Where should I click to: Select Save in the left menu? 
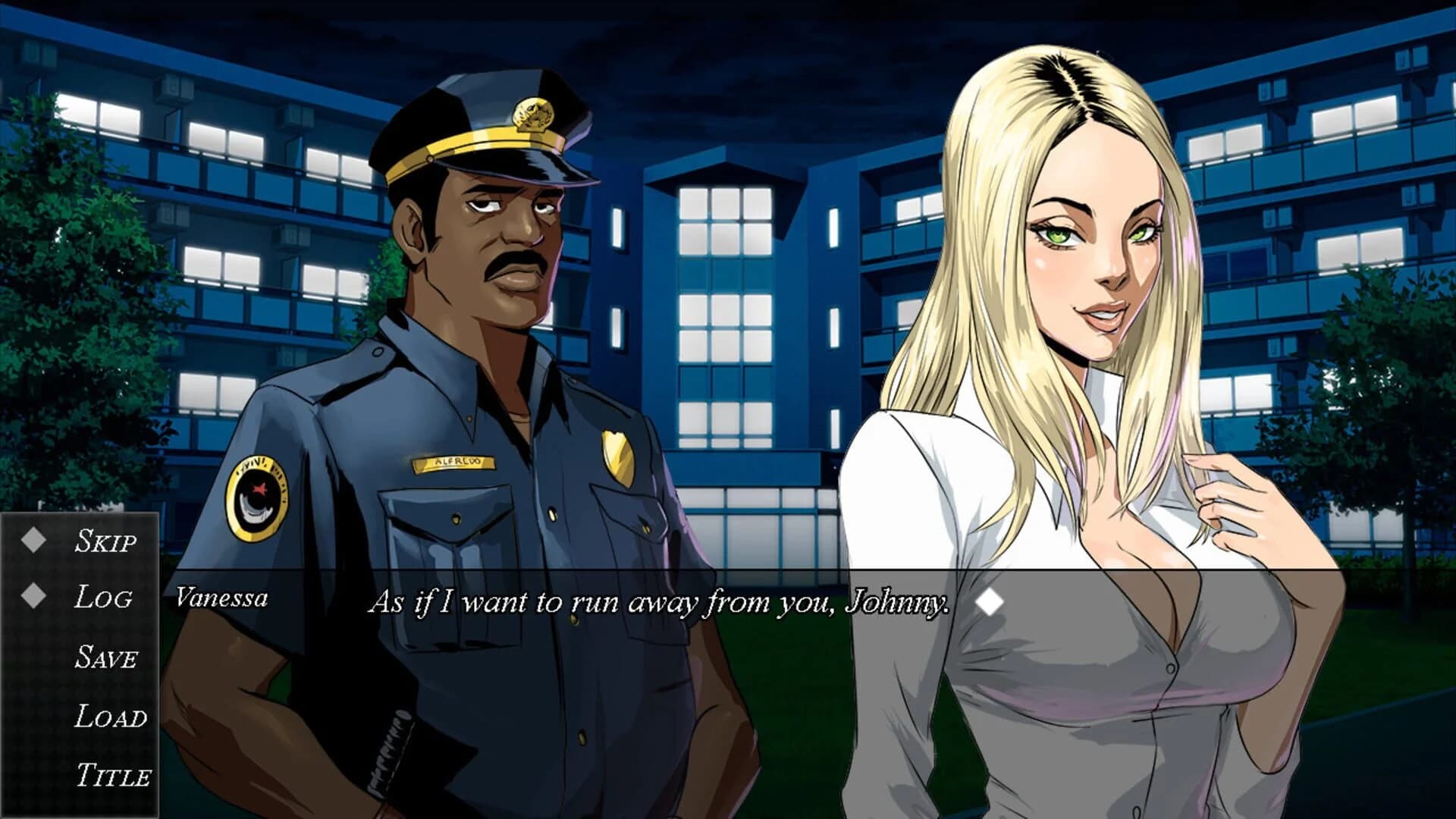click(106, 656)
